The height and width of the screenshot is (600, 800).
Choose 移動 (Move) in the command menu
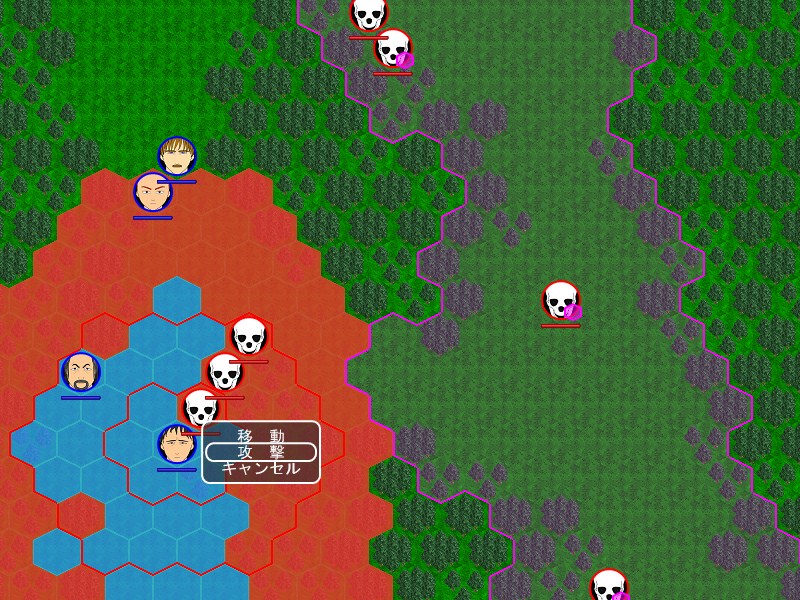tap(261, 436)
